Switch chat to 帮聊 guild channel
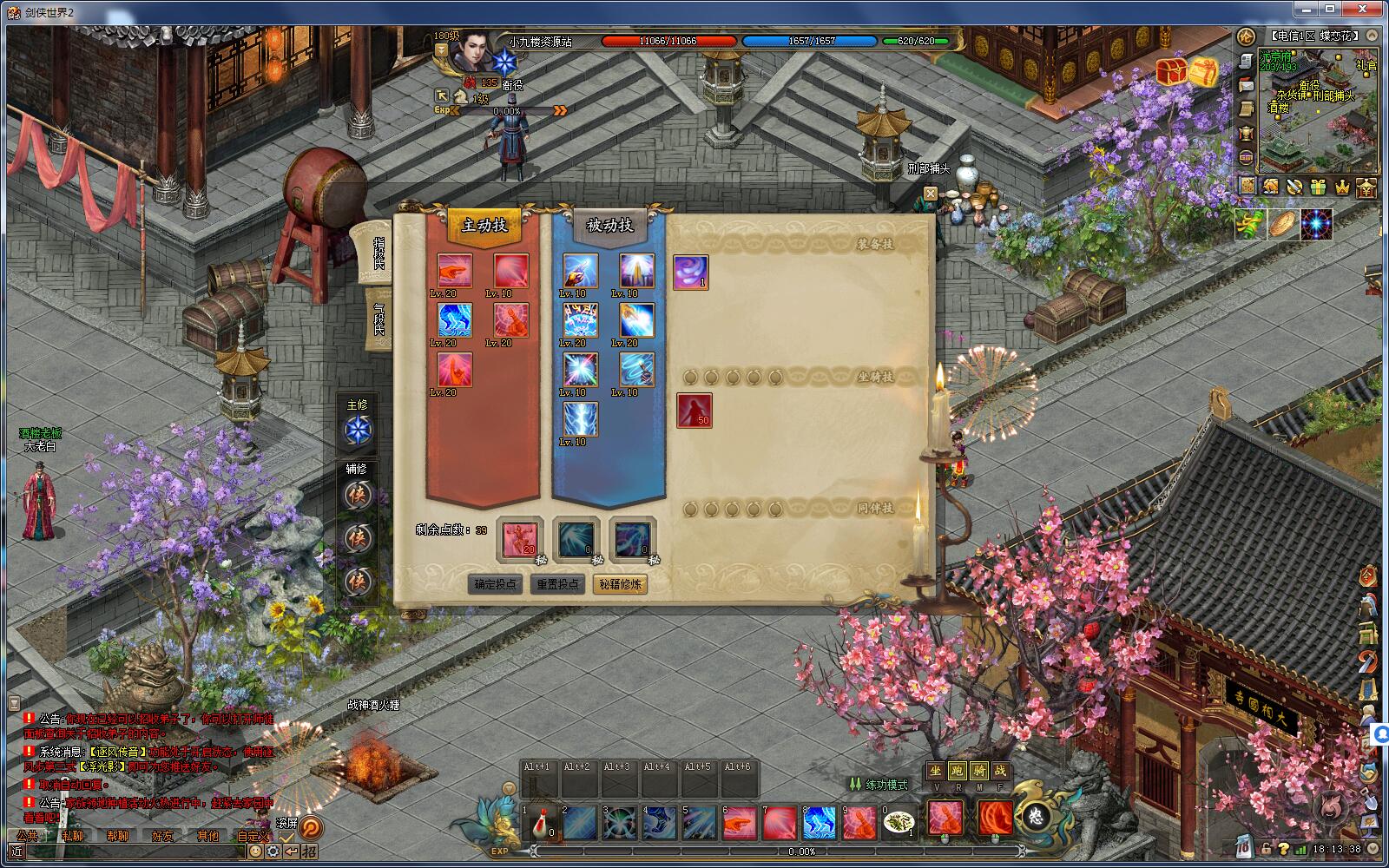1389x868 pixels. [x=118, y=836]
